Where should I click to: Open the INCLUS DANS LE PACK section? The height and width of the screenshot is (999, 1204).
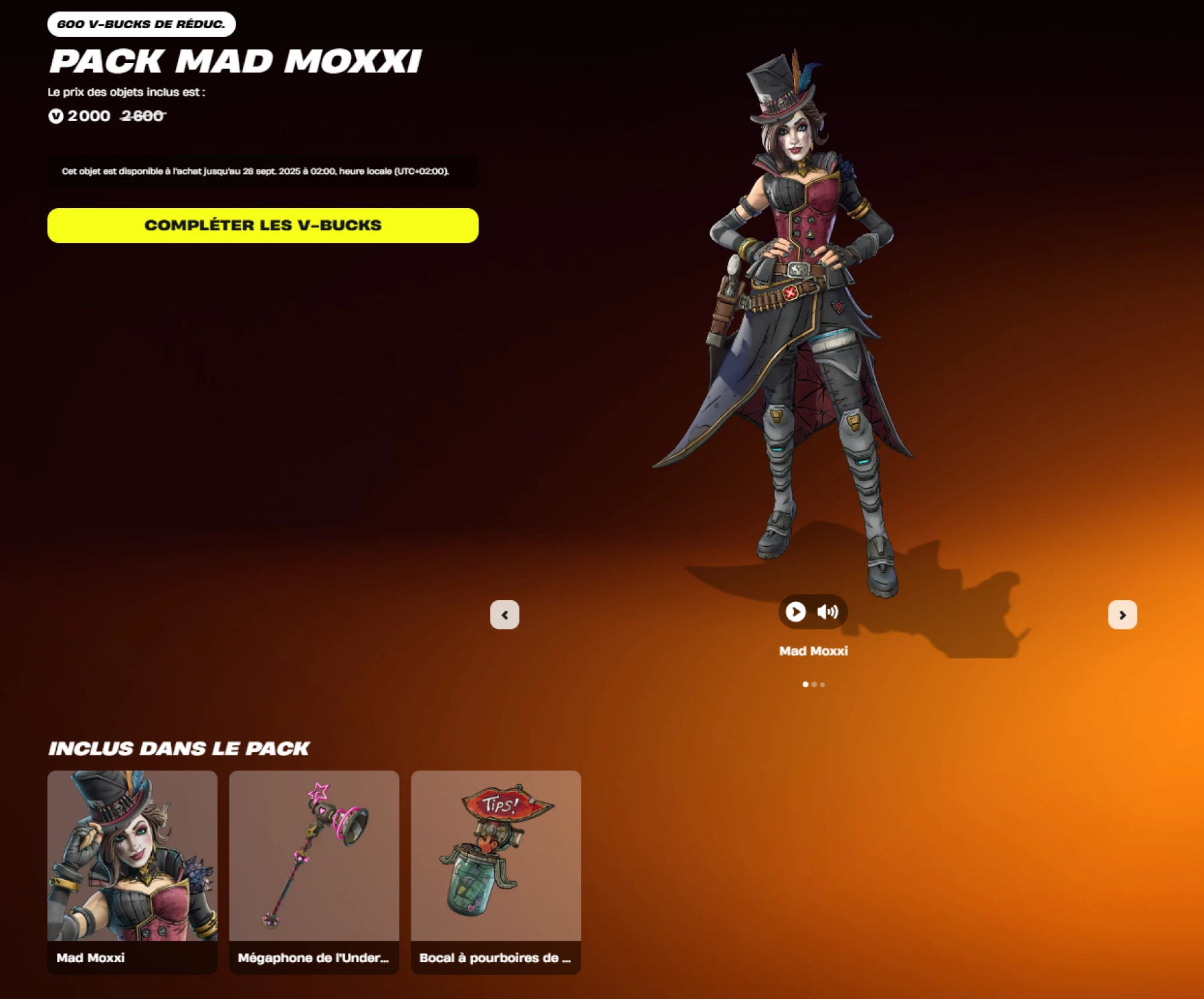(178, 748)
